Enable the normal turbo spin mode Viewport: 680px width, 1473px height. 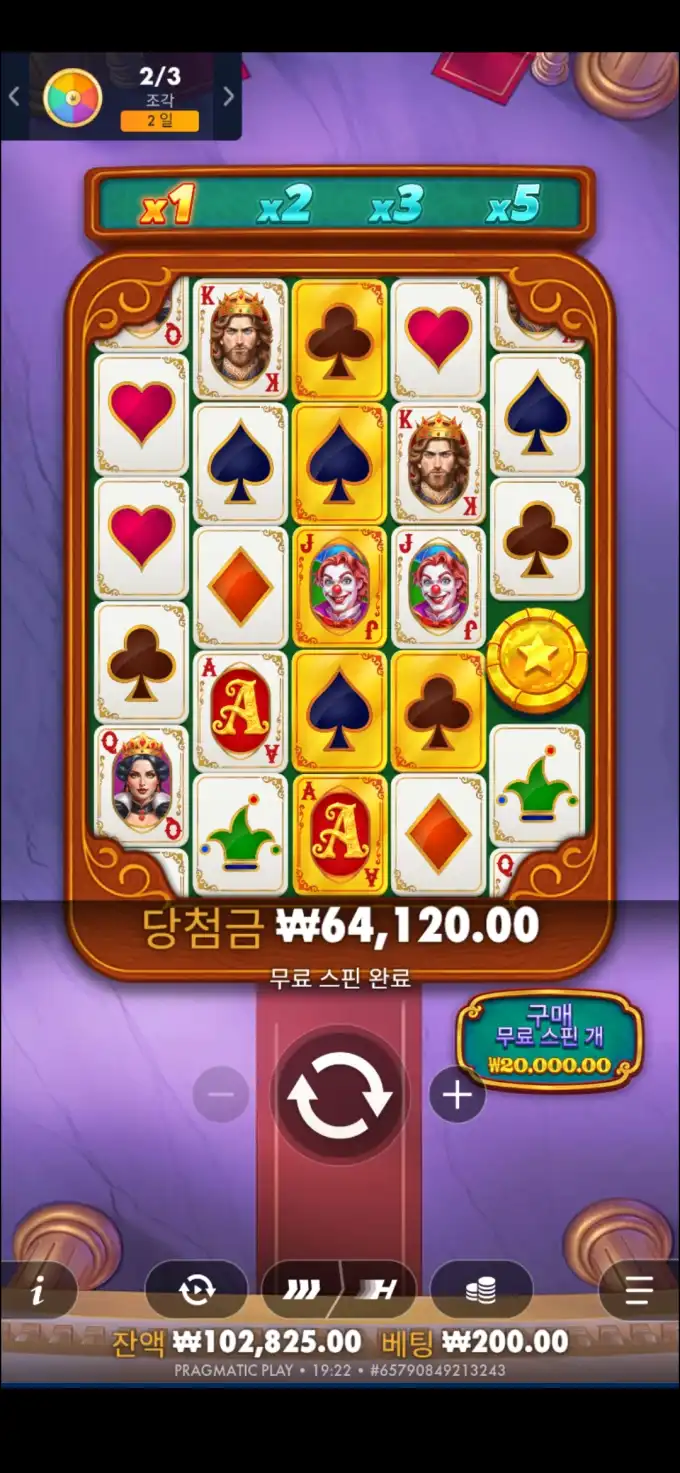pyautogui.click(x=301, y=1291)
